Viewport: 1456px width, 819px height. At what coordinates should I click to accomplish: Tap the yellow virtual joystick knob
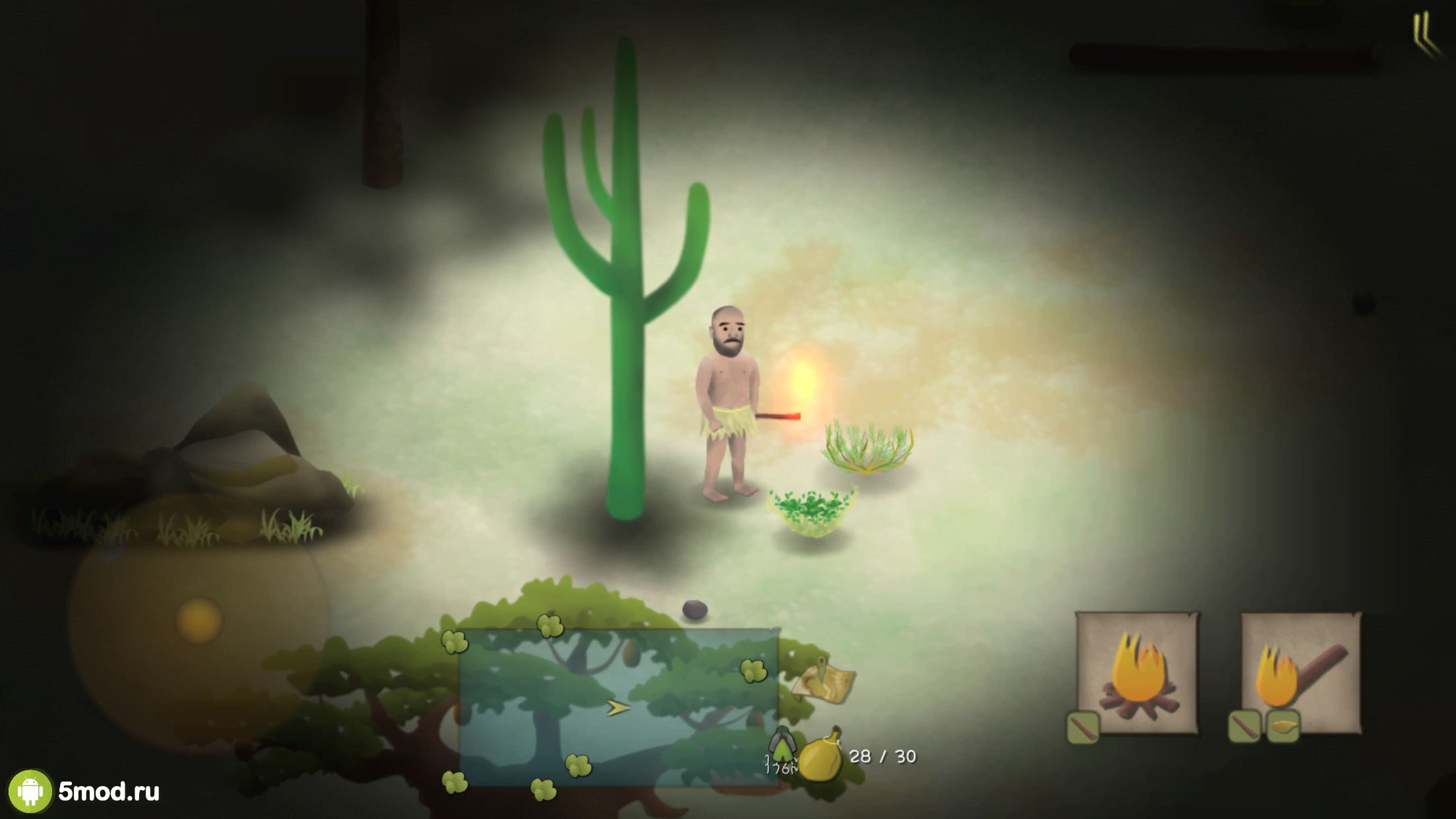[x=198, y=620]
